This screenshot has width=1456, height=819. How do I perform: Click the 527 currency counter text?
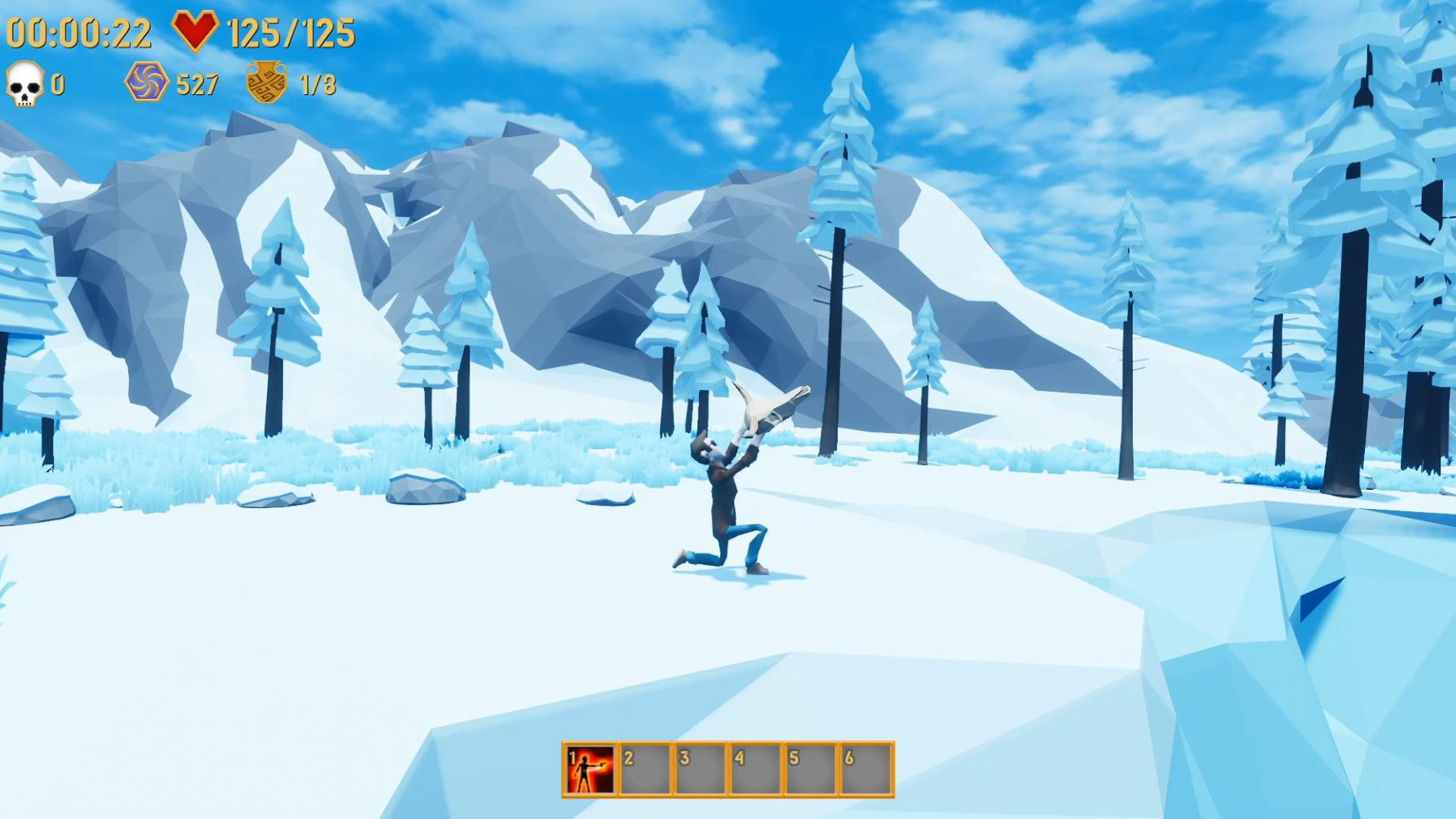pyautogui.click(x=199, y=83)
